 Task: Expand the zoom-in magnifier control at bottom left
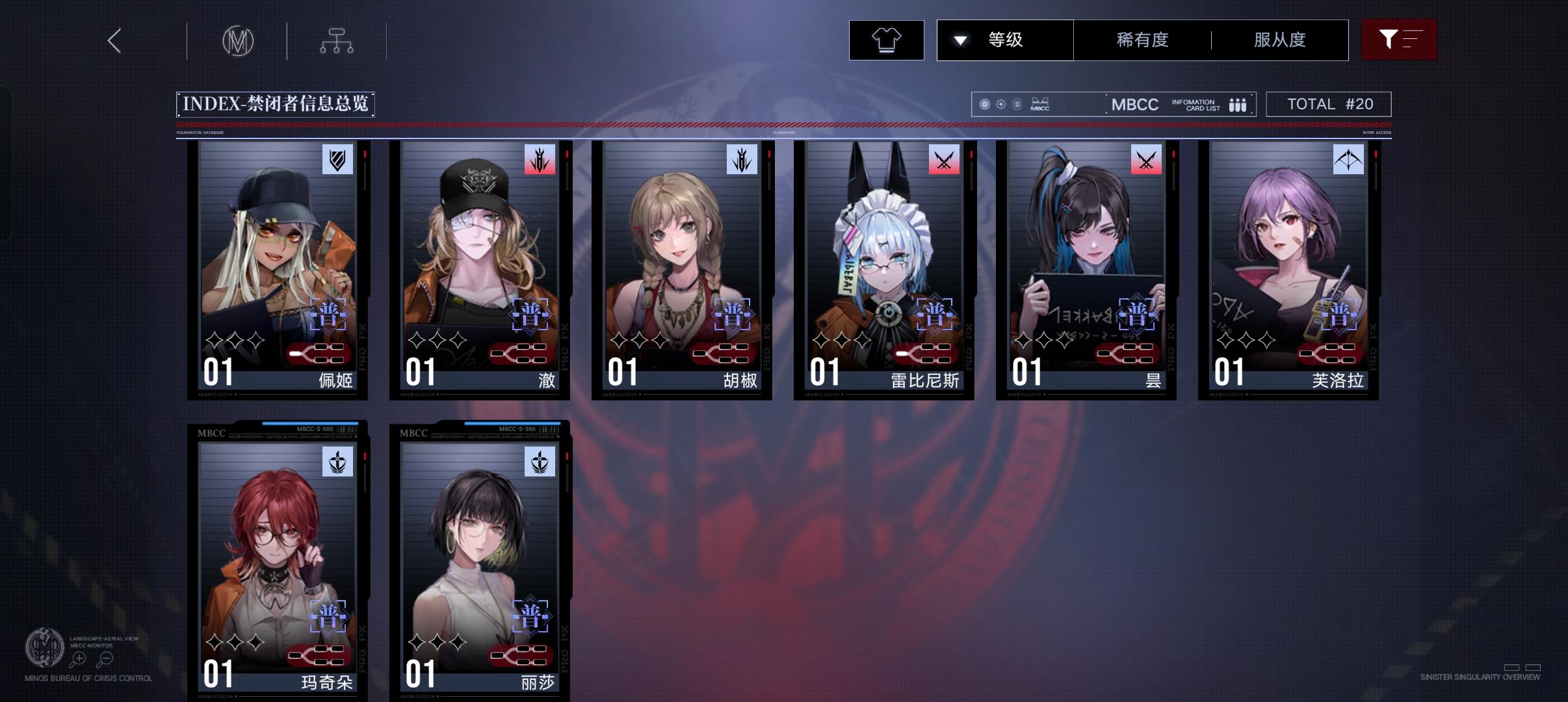tap(78, 658)
